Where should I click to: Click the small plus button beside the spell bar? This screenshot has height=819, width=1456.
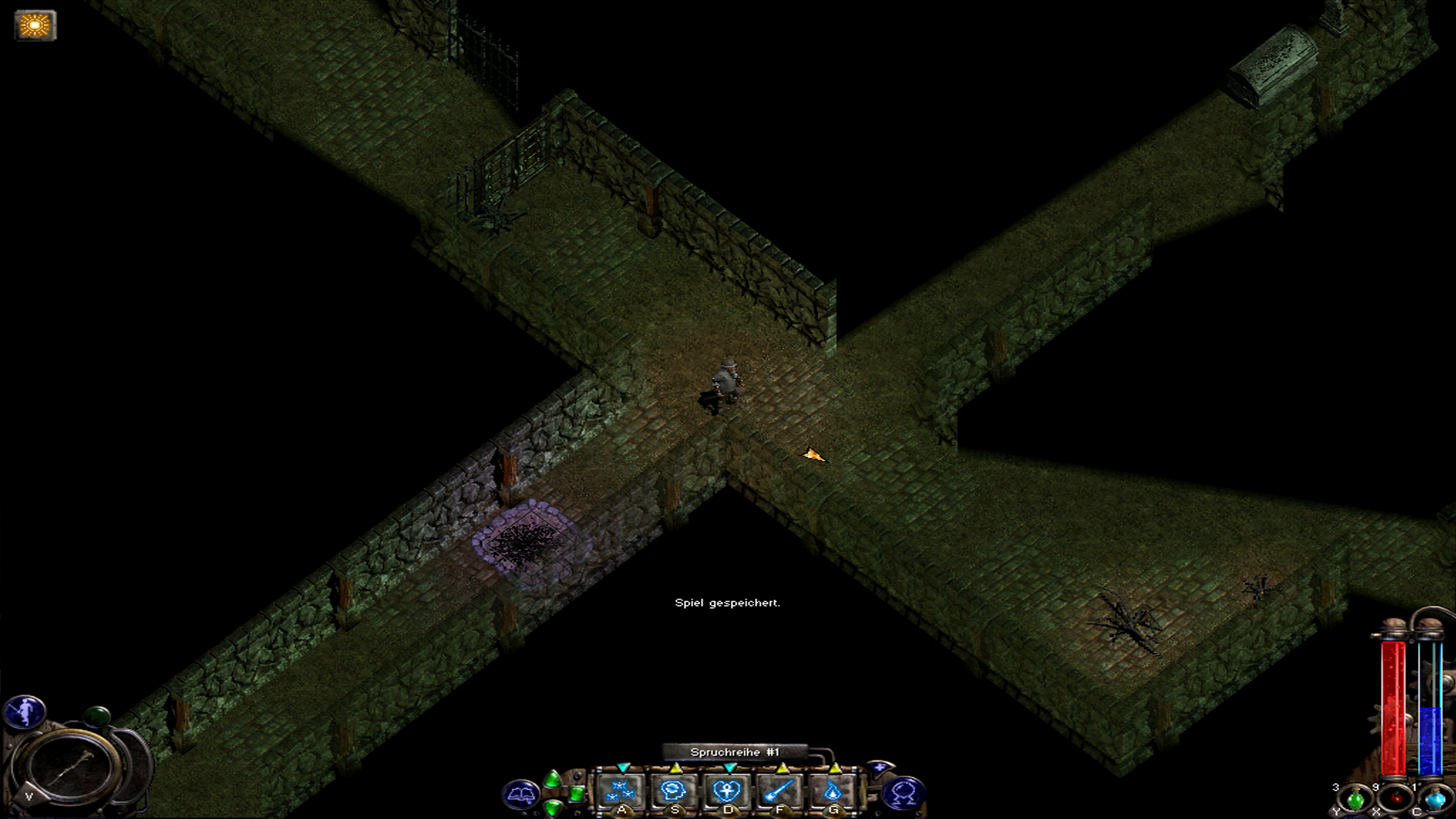click(879, 769)
